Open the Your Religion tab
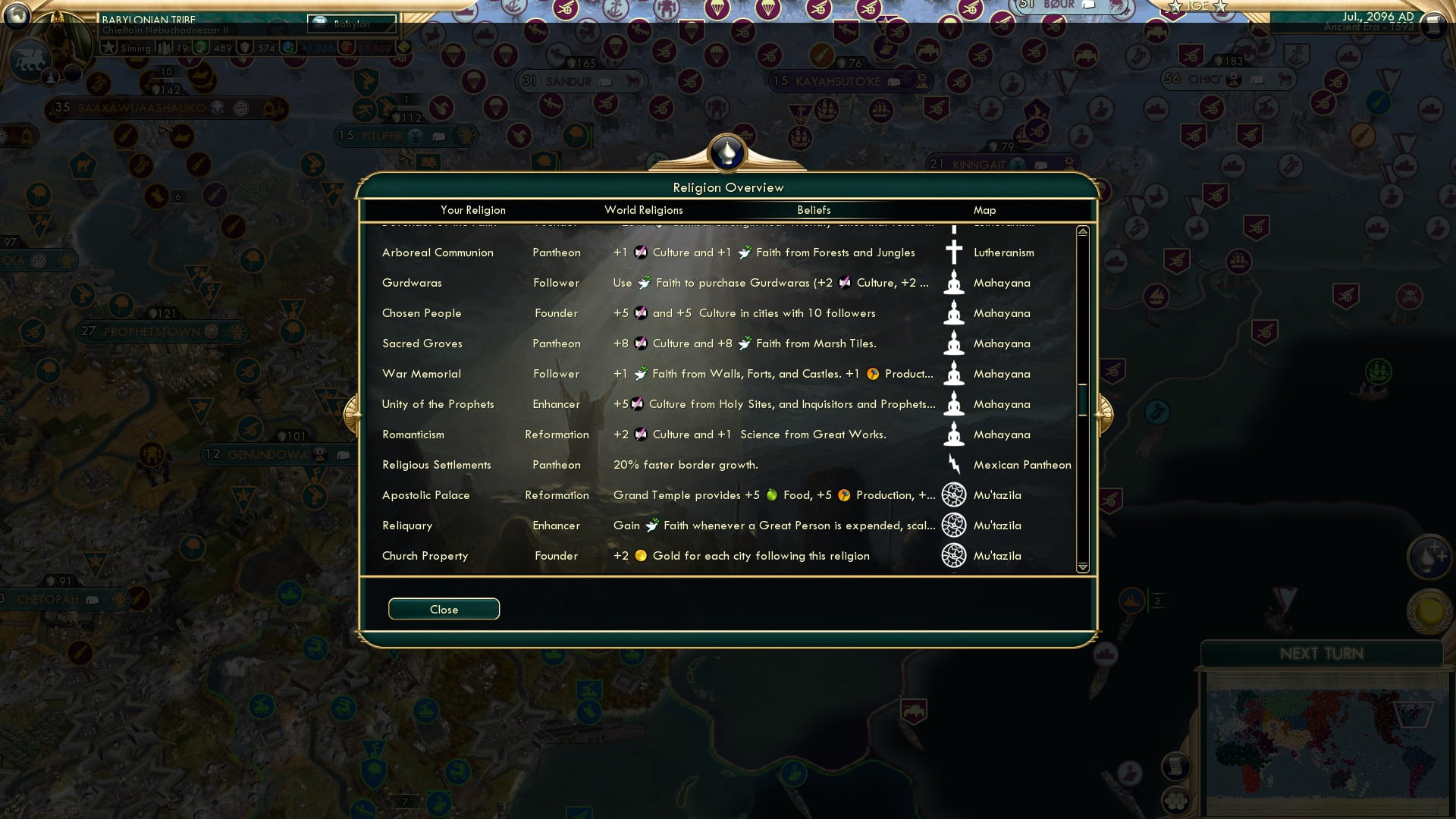Screen dimensions: 1456x819 (x=475, y=210)
